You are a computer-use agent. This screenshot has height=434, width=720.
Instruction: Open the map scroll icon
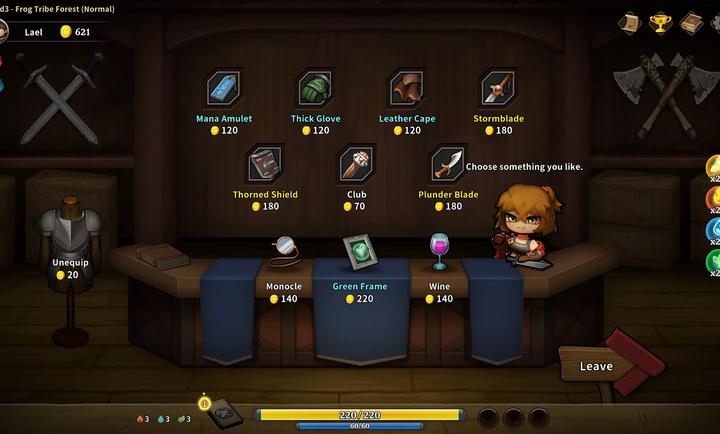coord(630,22)
